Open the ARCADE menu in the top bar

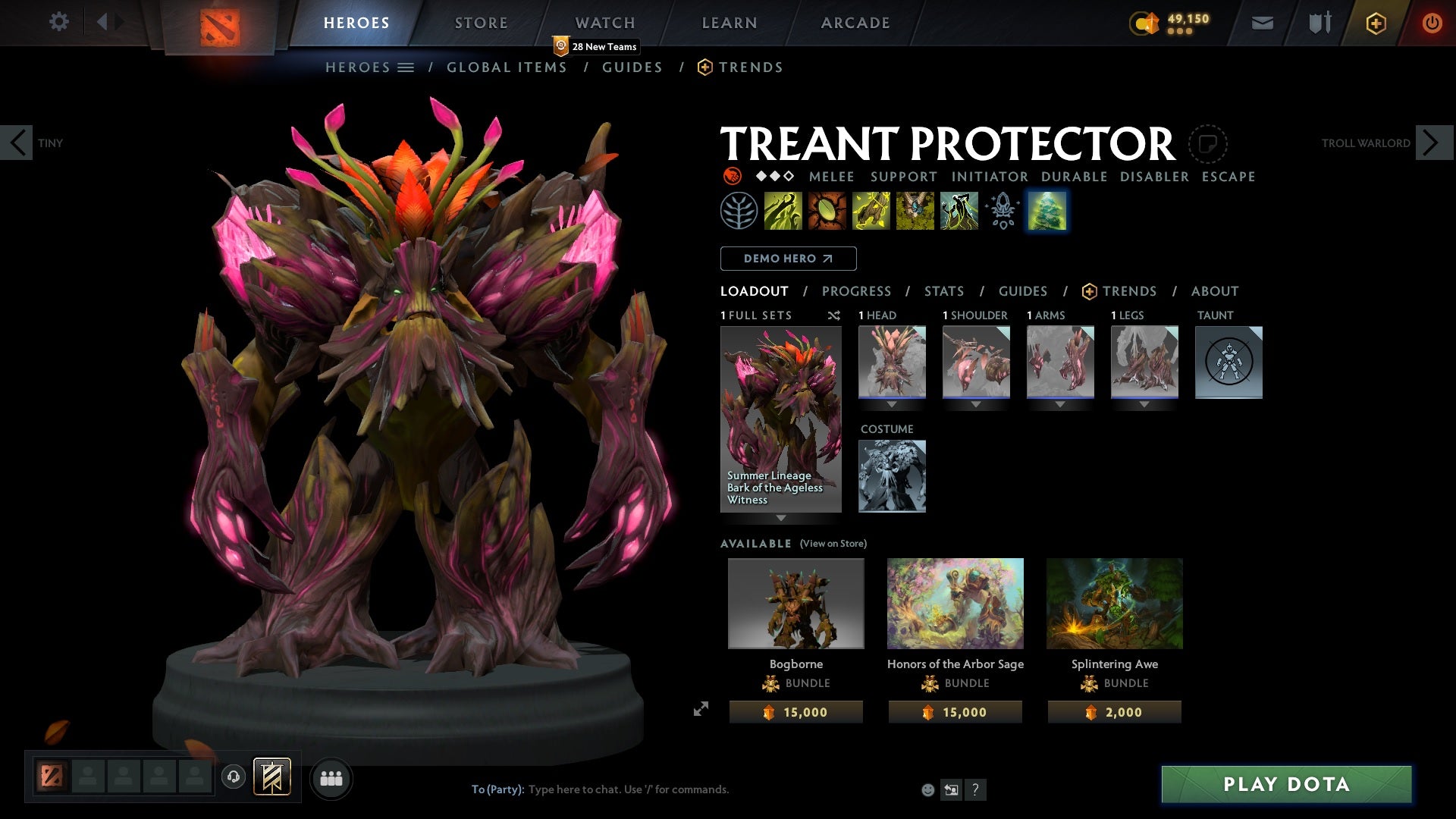855,22
